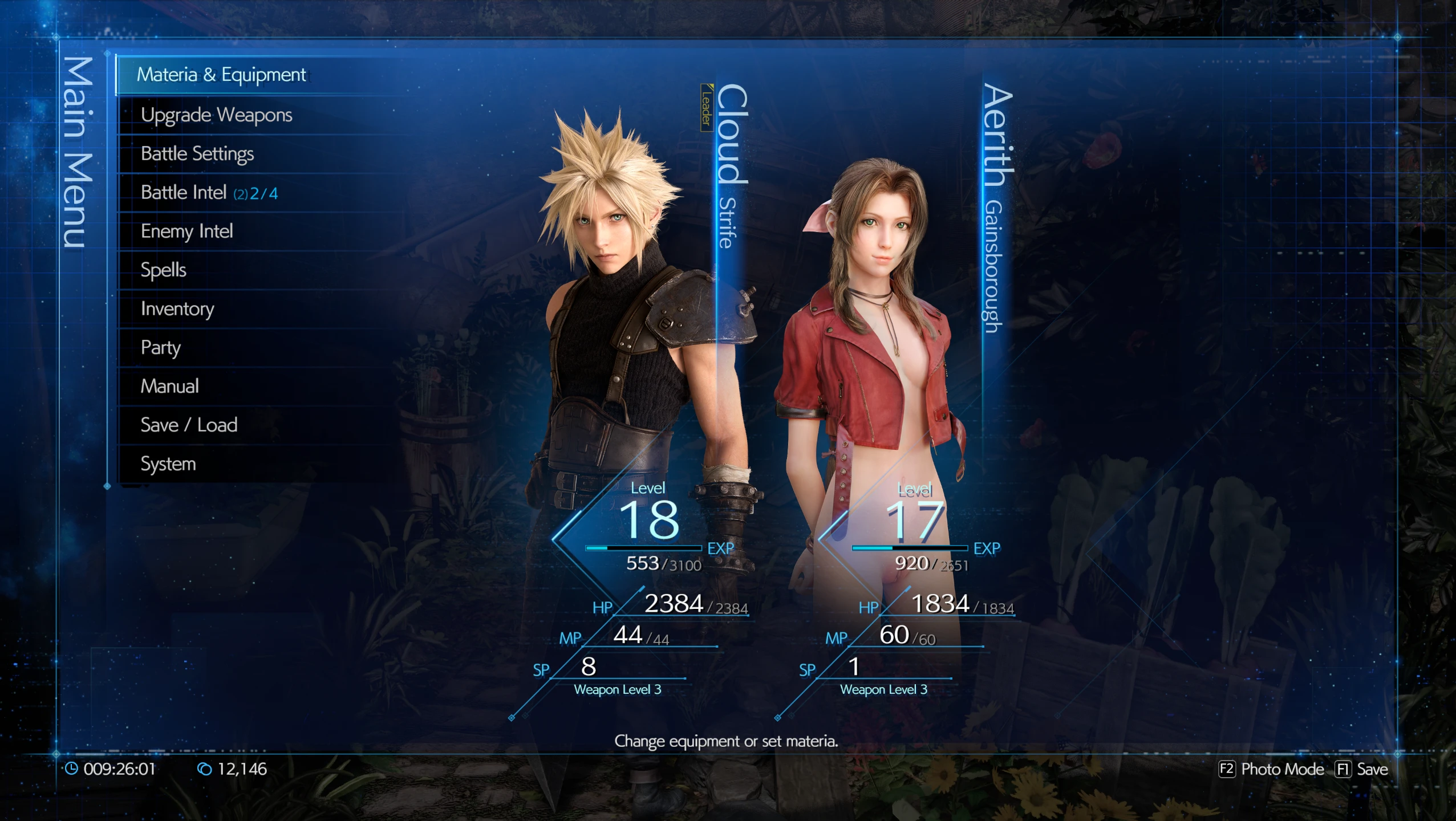Click Cloud's Weapon Level 3 label
Screen dimensions: 1456x821
click(x=618, y=690)
